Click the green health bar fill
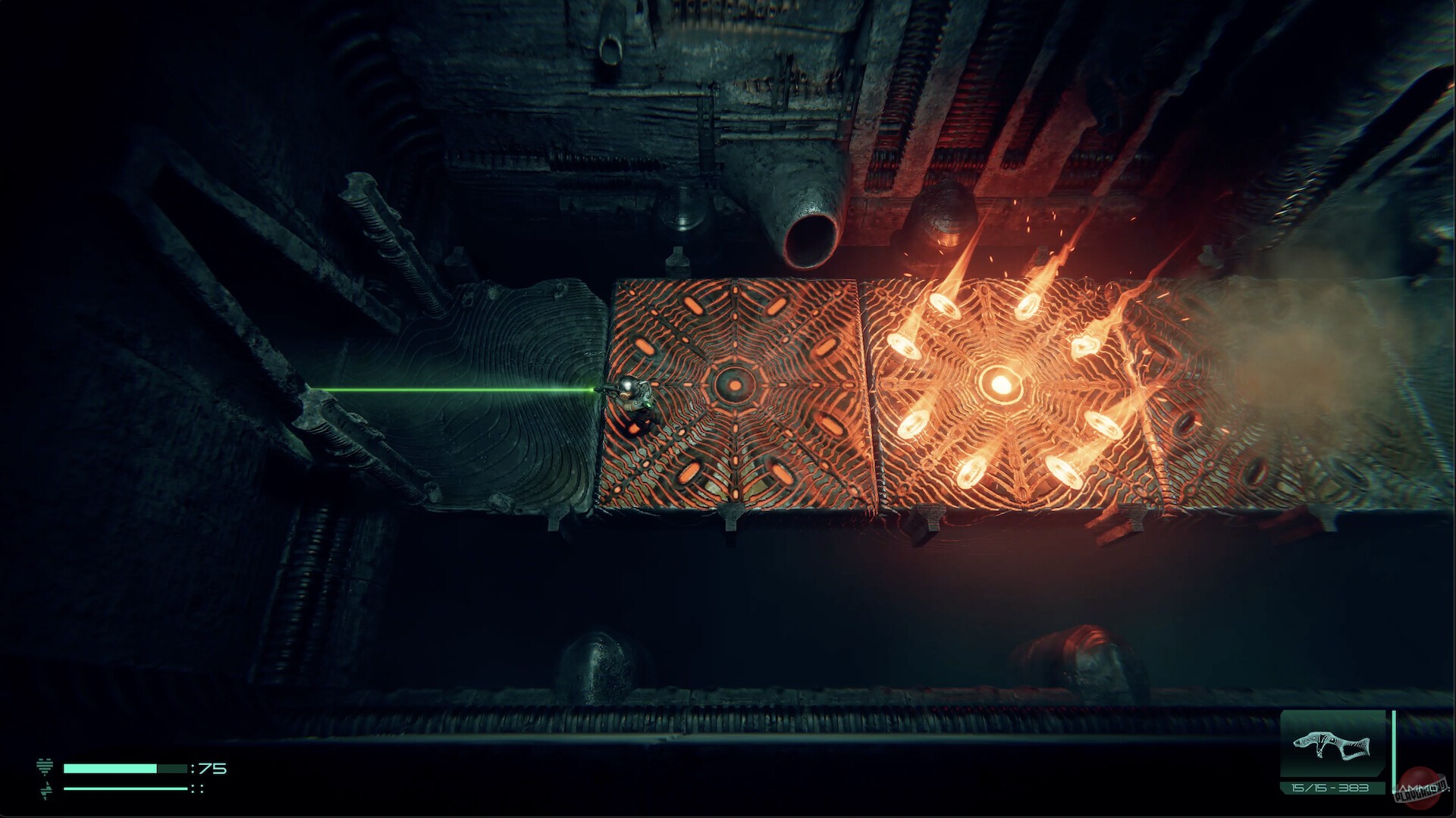The image size is (1456, 818). (110, 769)
